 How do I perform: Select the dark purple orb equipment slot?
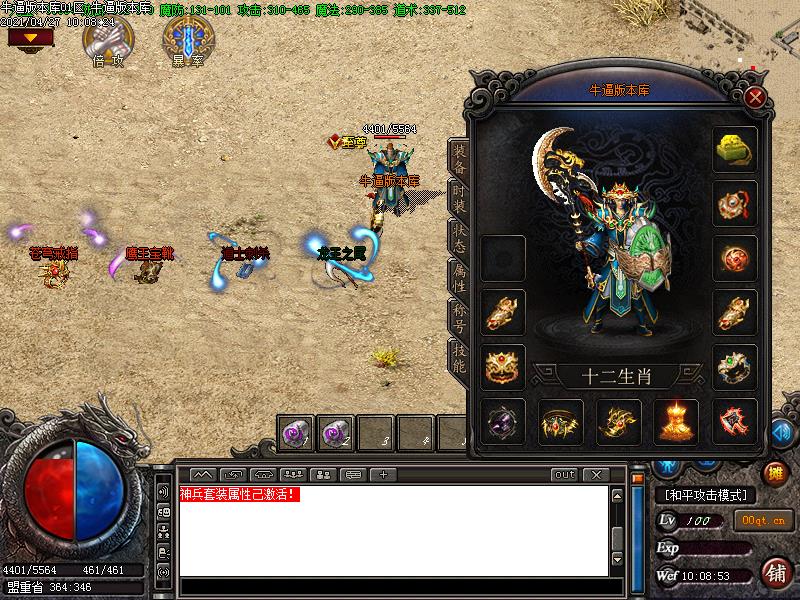(x=503, y=422)
